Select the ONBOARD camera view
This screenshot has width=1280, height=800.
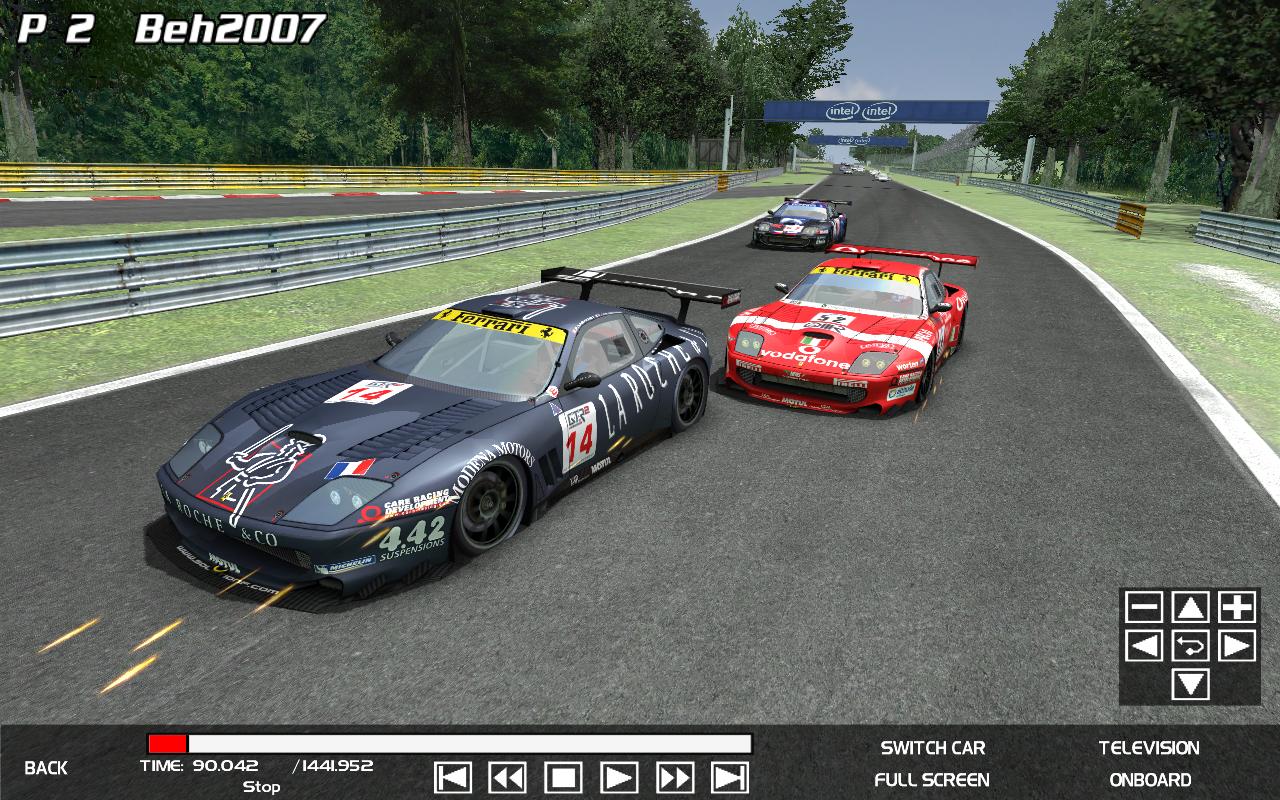click(x=1150, y=780)
